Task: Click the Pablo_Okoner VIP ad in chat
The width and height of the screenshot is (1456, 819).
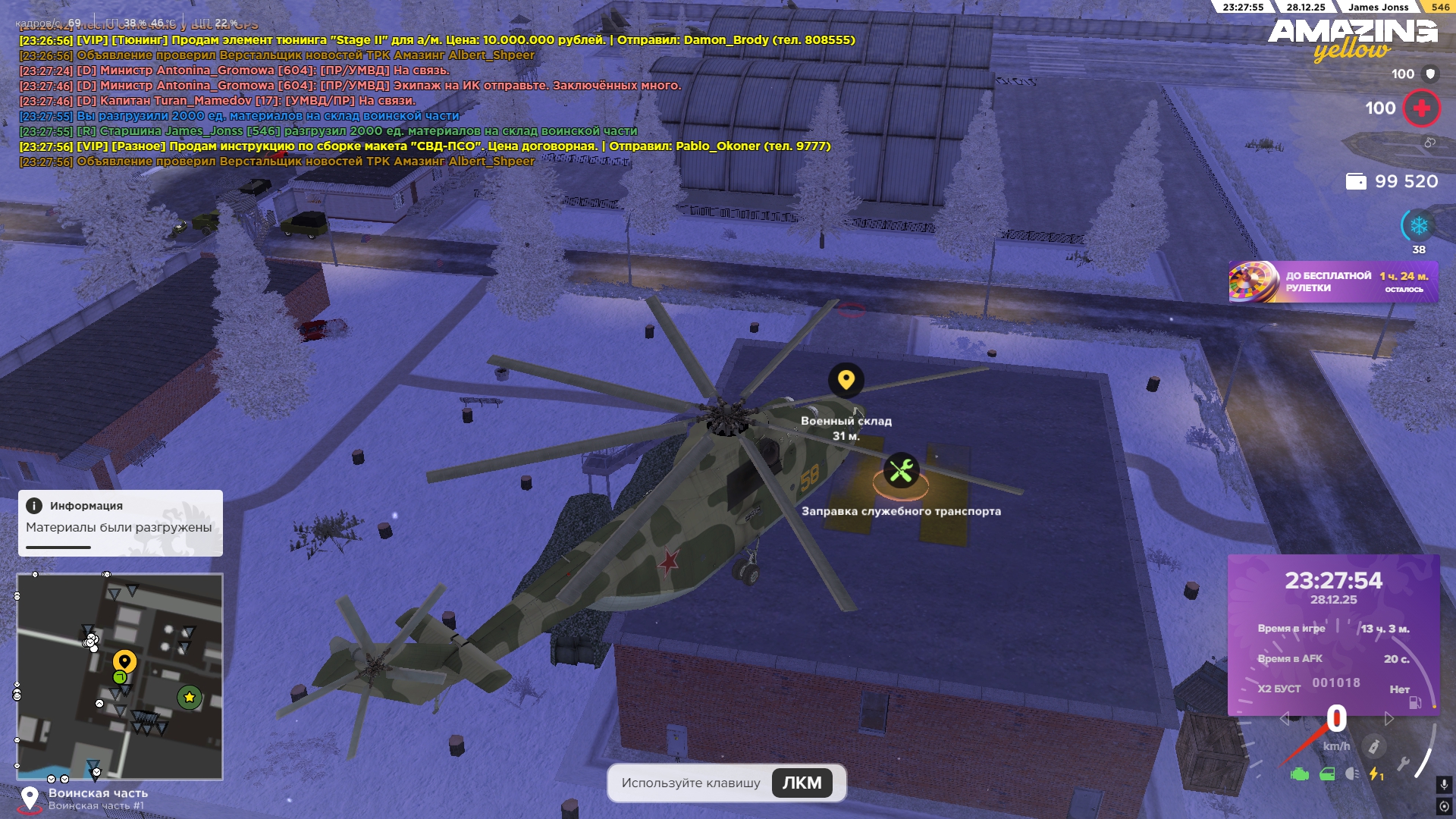Action: point(425,146)
